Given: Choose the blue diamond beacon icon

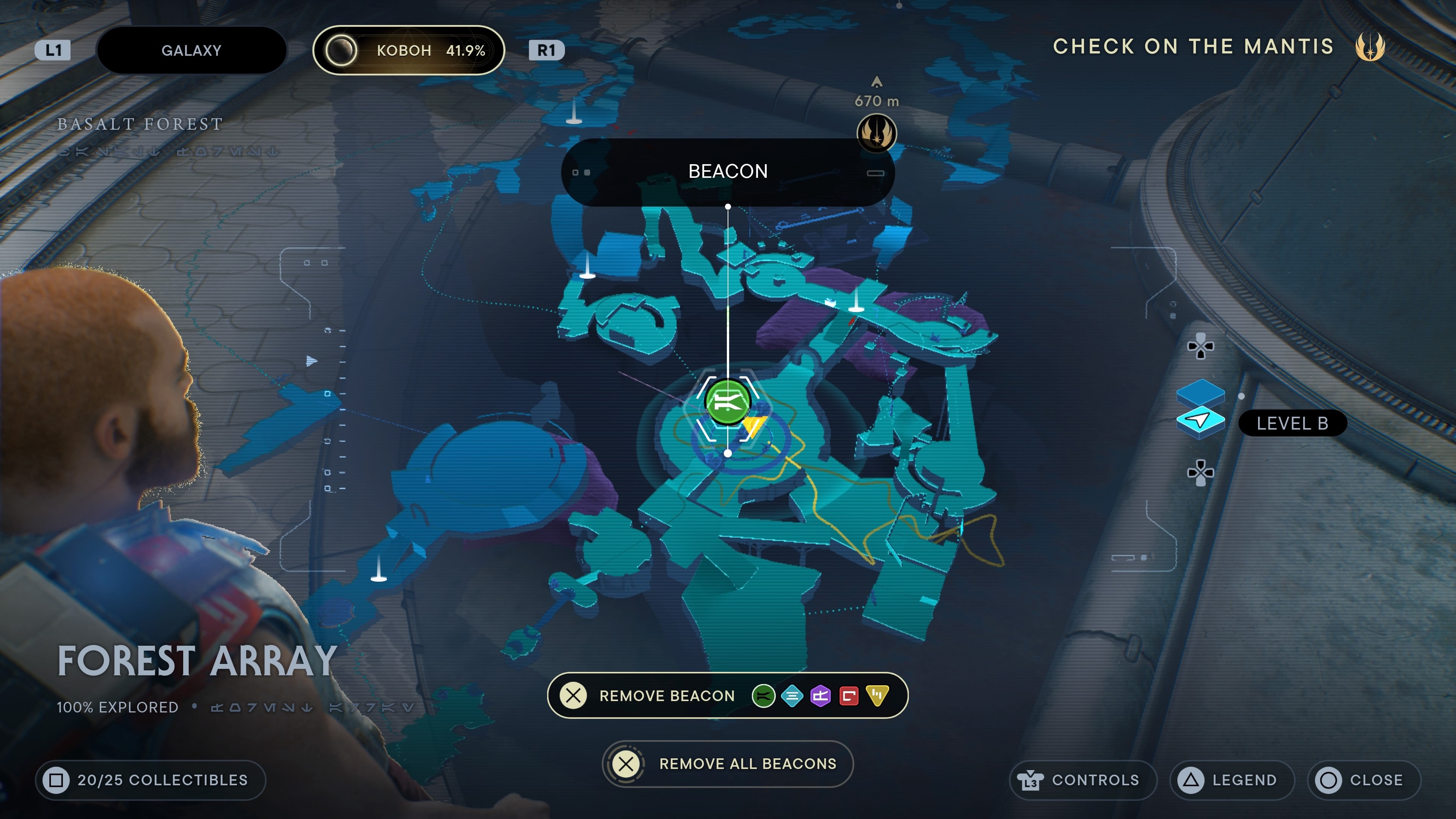Looking at the screenshot, I should [792, 696].
